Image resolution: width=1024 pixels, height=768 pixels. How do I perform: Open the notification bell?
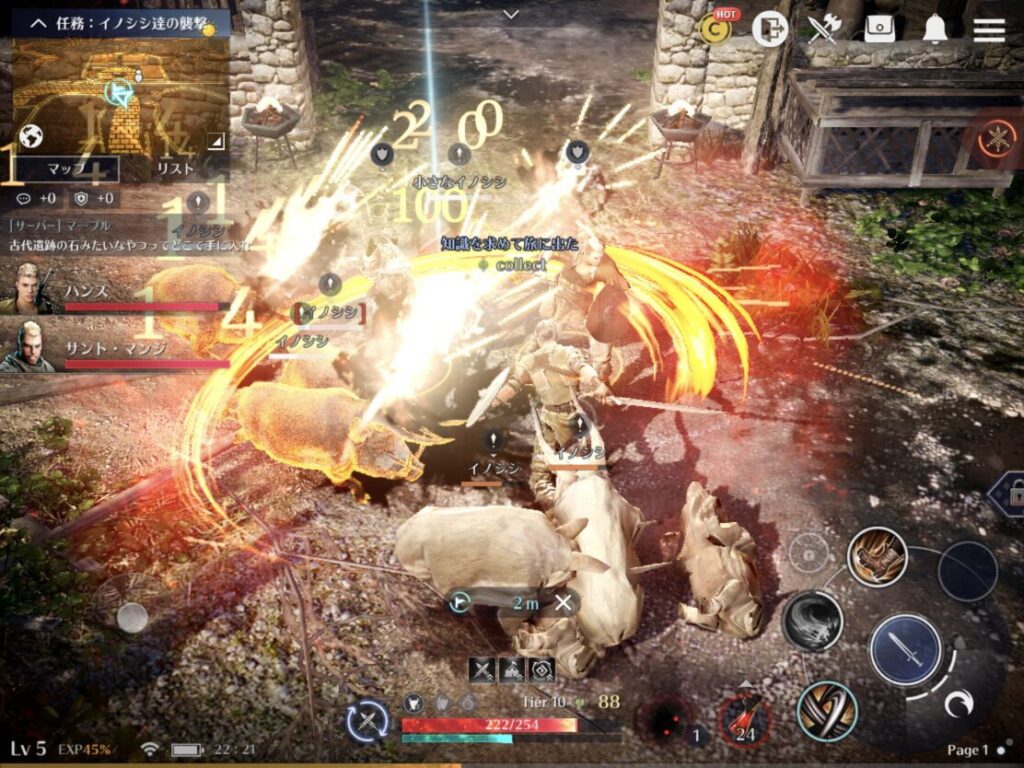point(935,30)
